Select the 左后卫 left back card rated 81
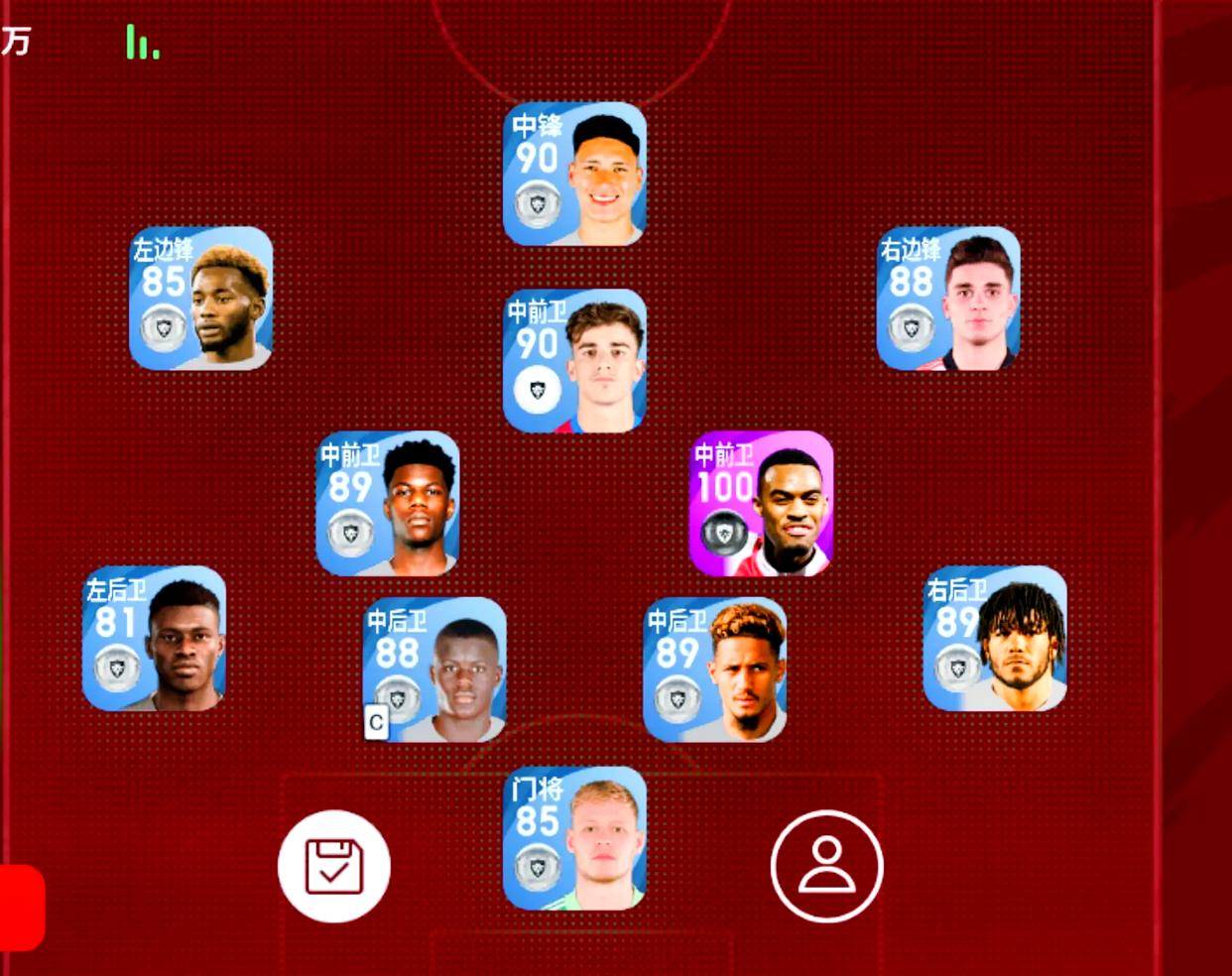Screen dimensions: 1232x976 [x=154, y=639]
